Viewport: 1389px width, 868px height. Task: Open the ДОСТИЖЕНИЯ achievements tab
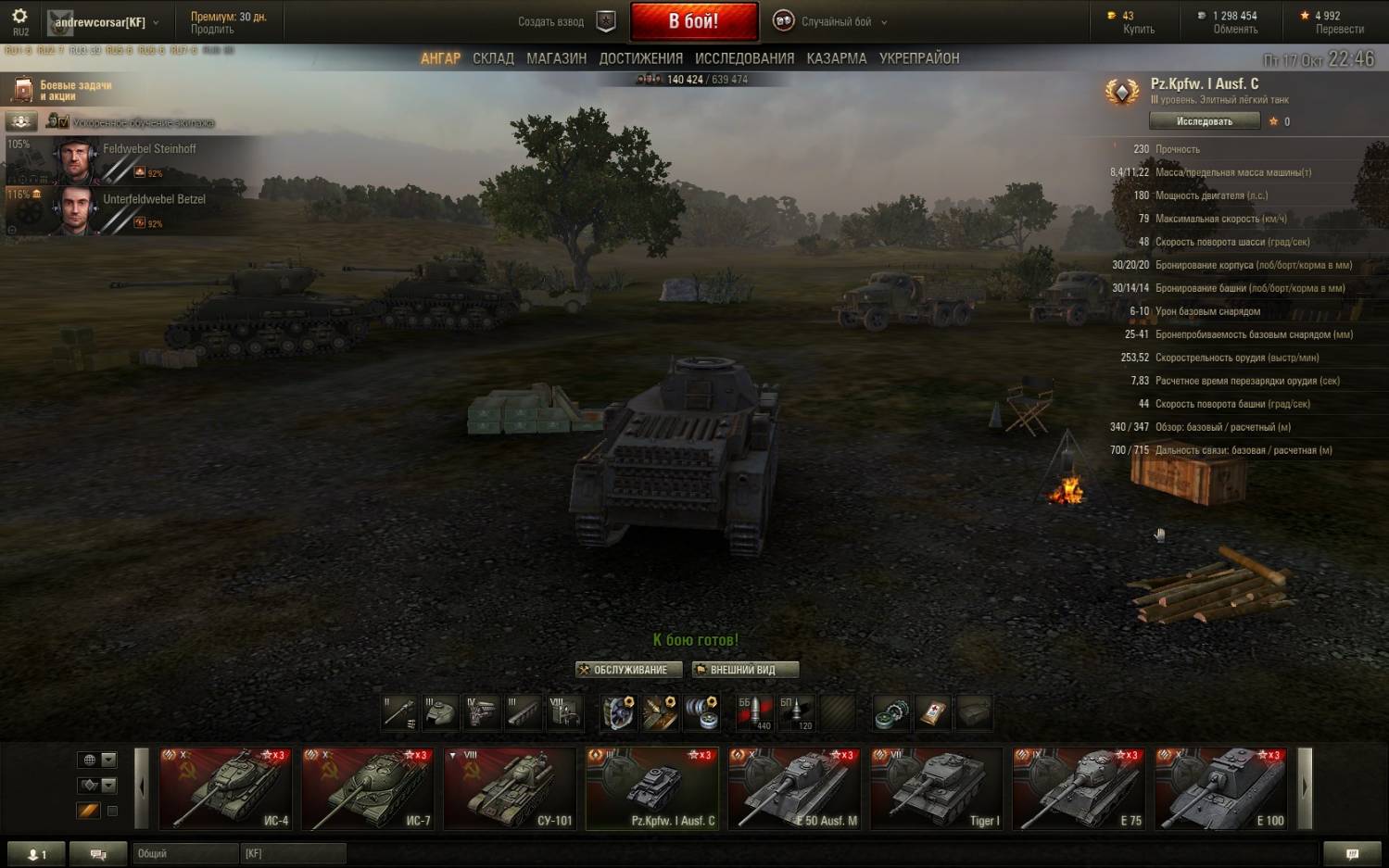(x=640, y=58)
